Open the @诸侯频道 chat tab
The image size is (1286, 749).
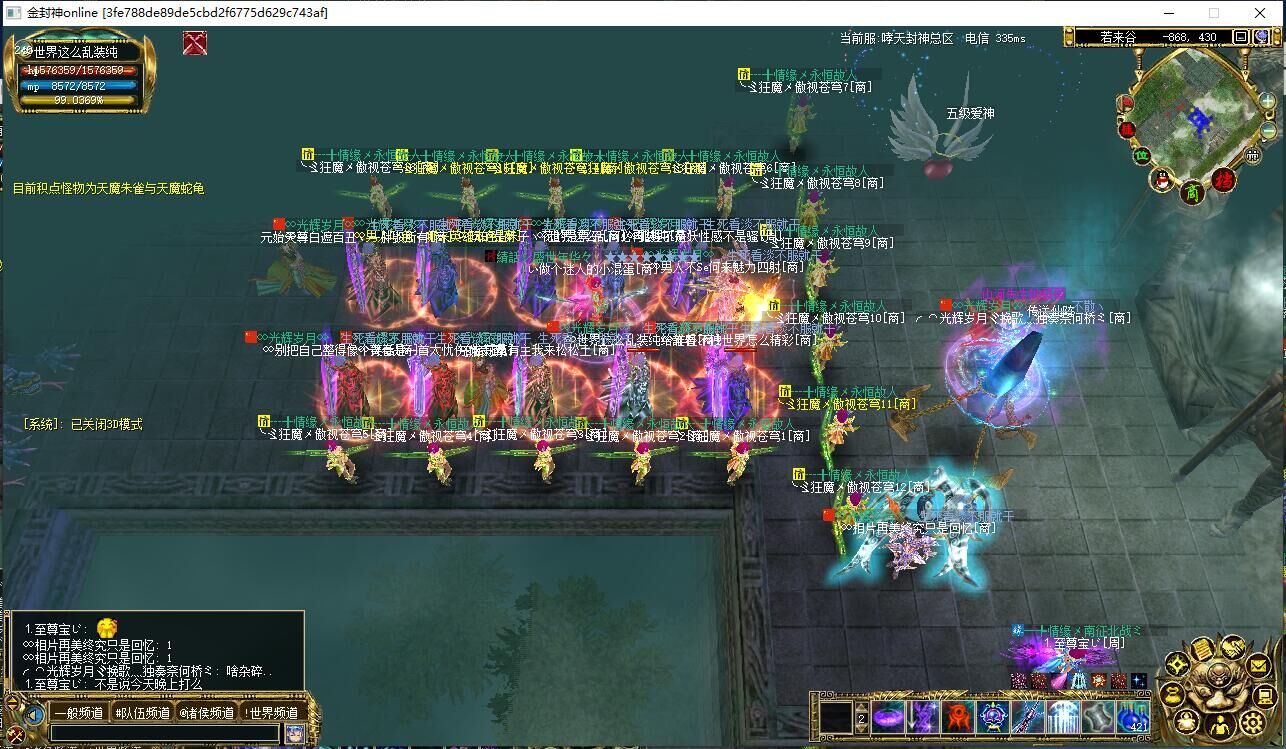[x=207, y=713]
